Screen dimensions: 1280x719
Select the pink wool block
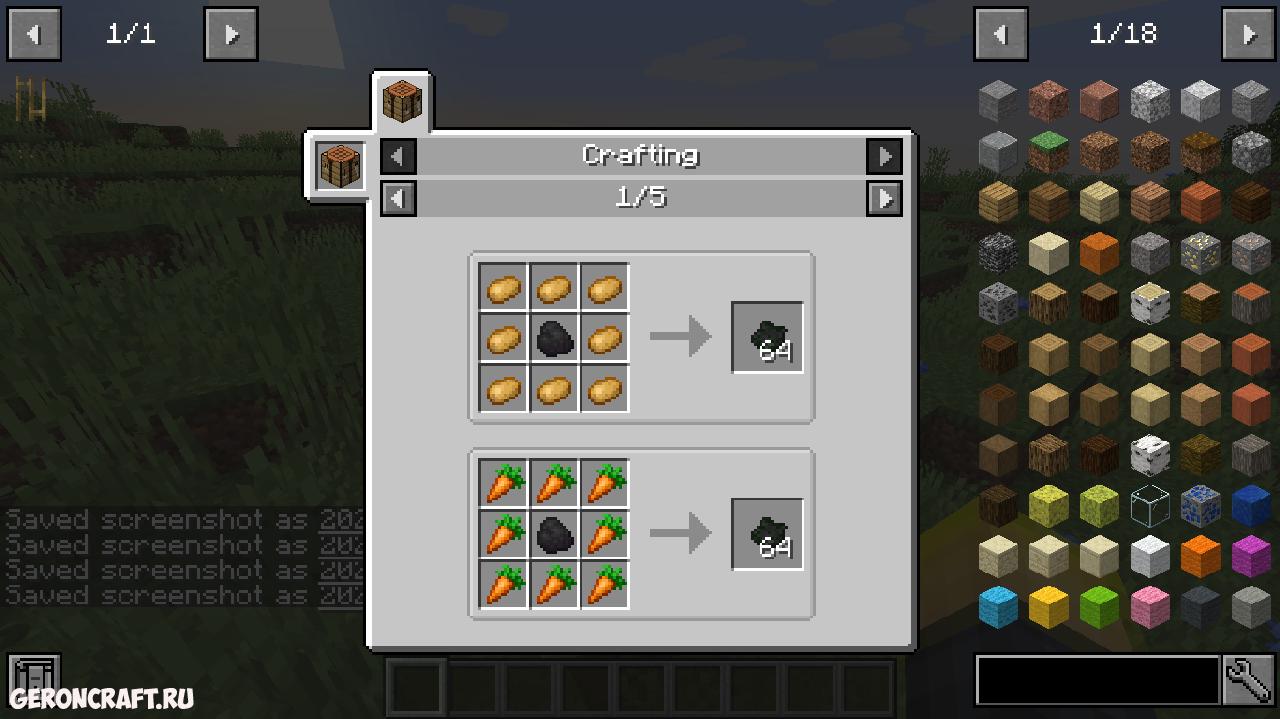(1150, 606)
